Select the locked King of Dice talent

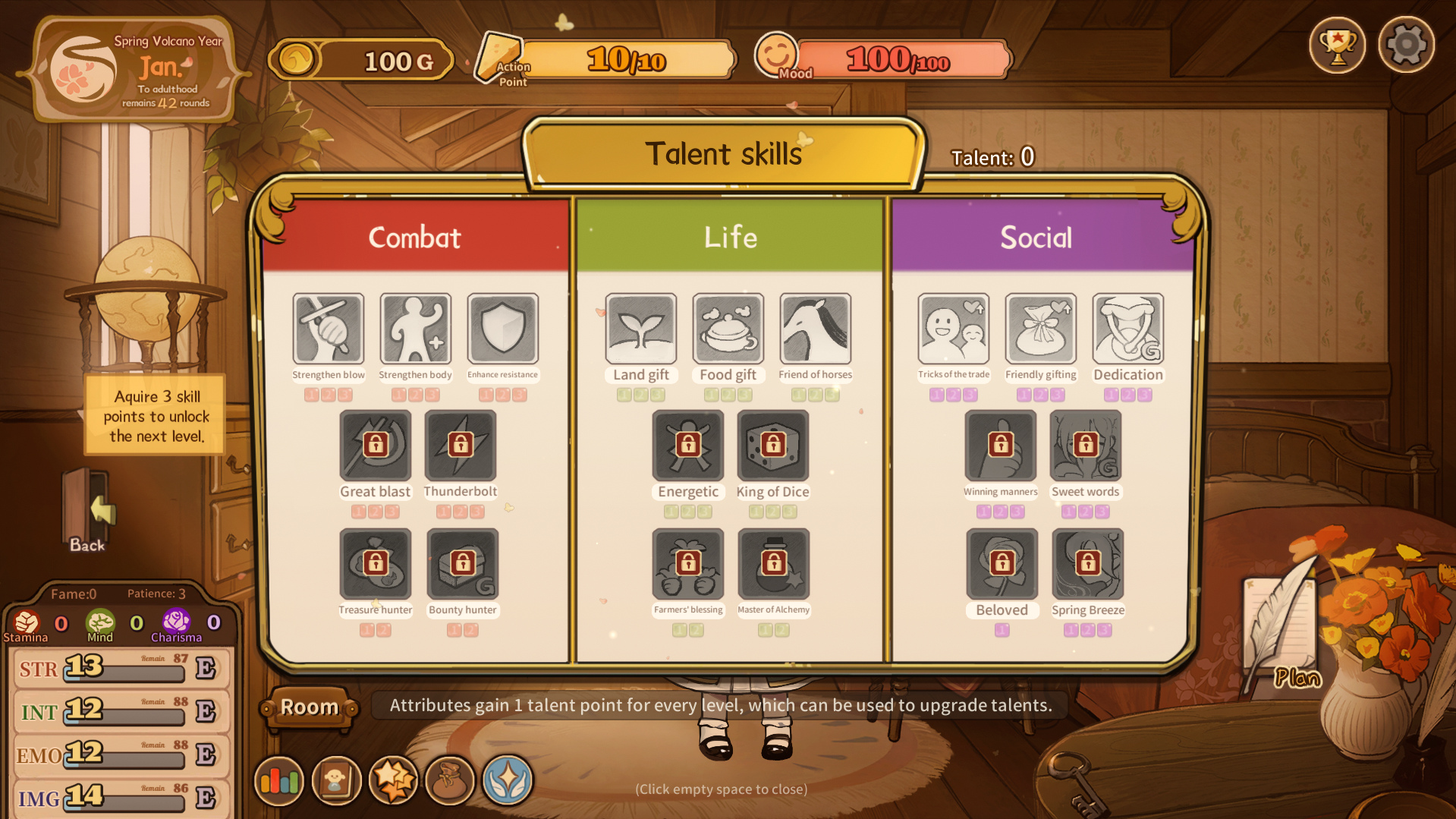[772, 446]
